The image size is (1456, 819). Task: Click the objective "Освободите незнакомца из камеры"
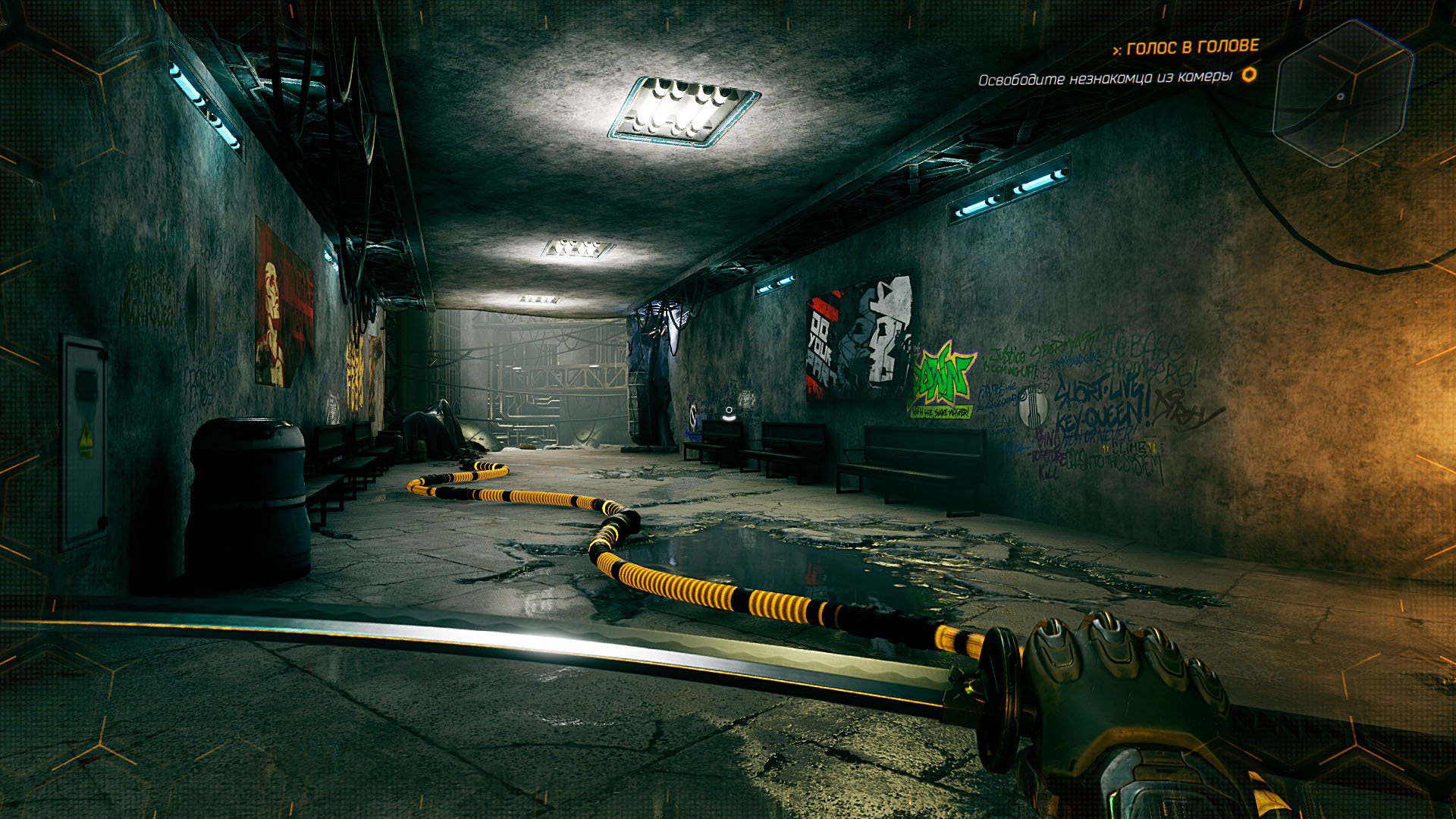pos(1104,79)
